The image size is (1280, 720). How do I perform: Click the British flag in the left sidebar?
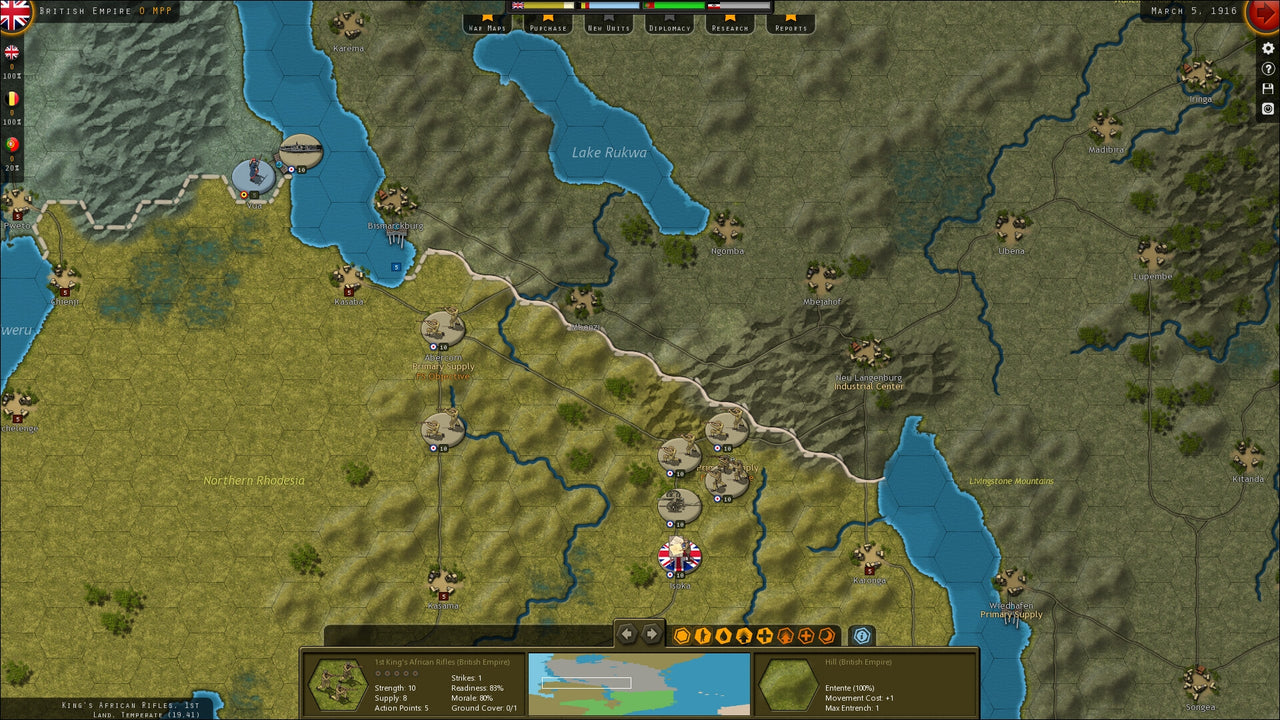coord(12,51)
